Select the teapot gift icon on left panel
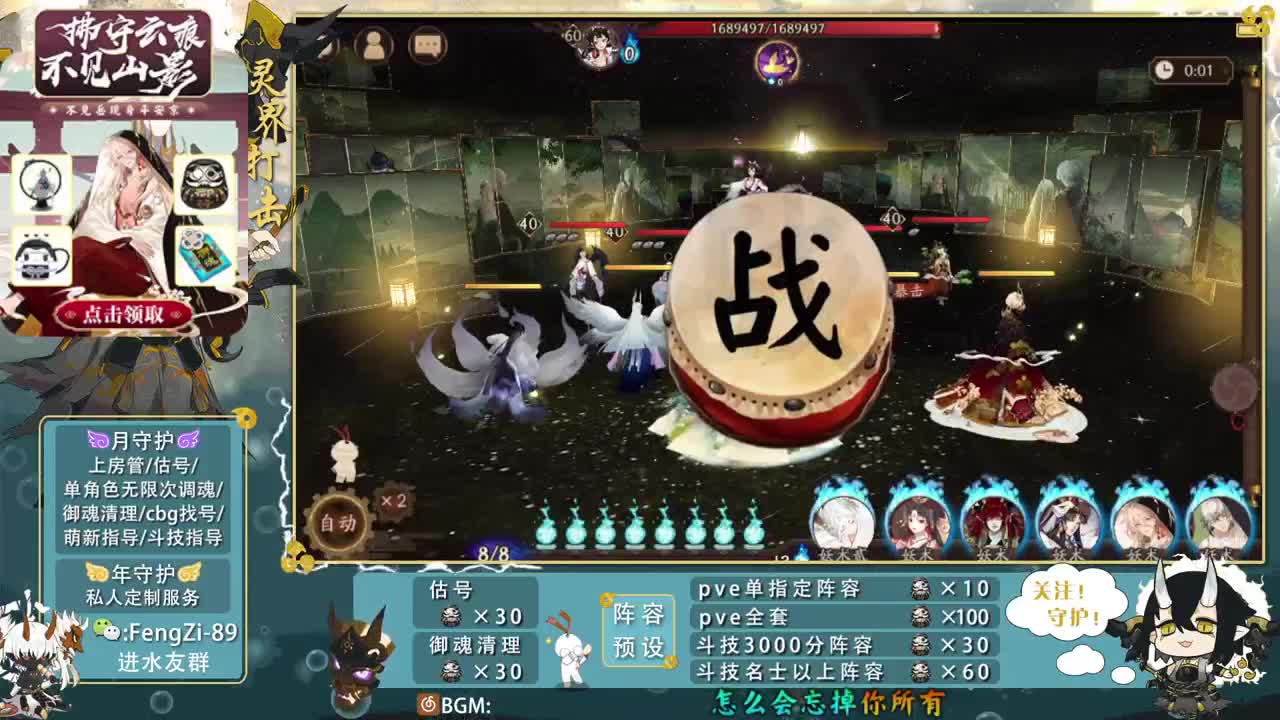The width and height of the screenshot is (1280, 720). tap(40, 252)
